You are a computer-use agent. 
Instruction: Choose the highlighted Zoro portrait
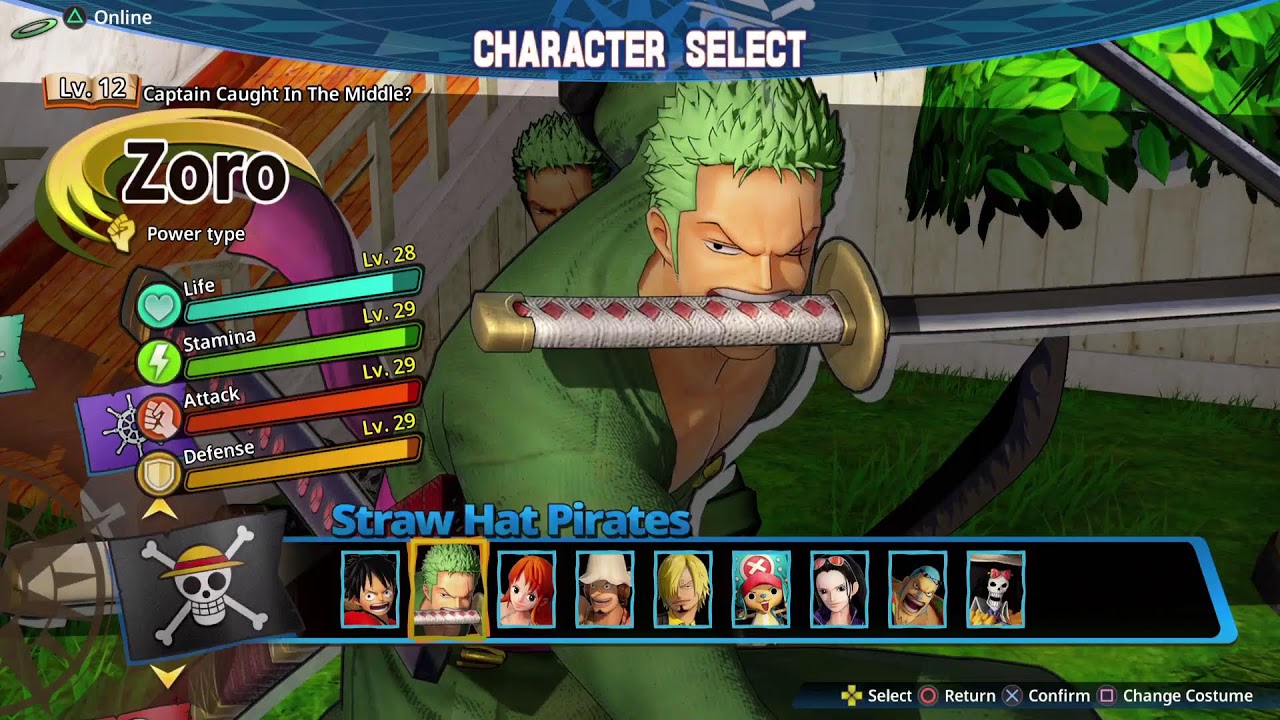click(448, 589)
